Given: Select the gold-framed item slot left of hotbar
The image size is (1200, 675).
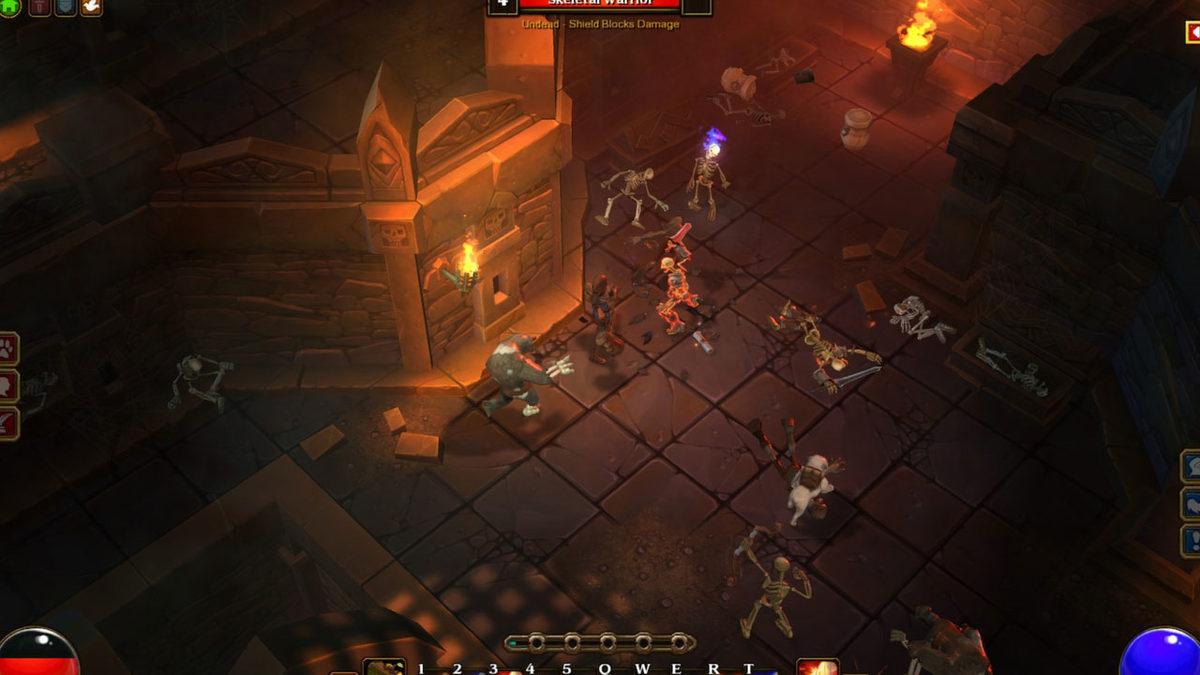Looking at the screenshot, I should [x=383, y=667].
